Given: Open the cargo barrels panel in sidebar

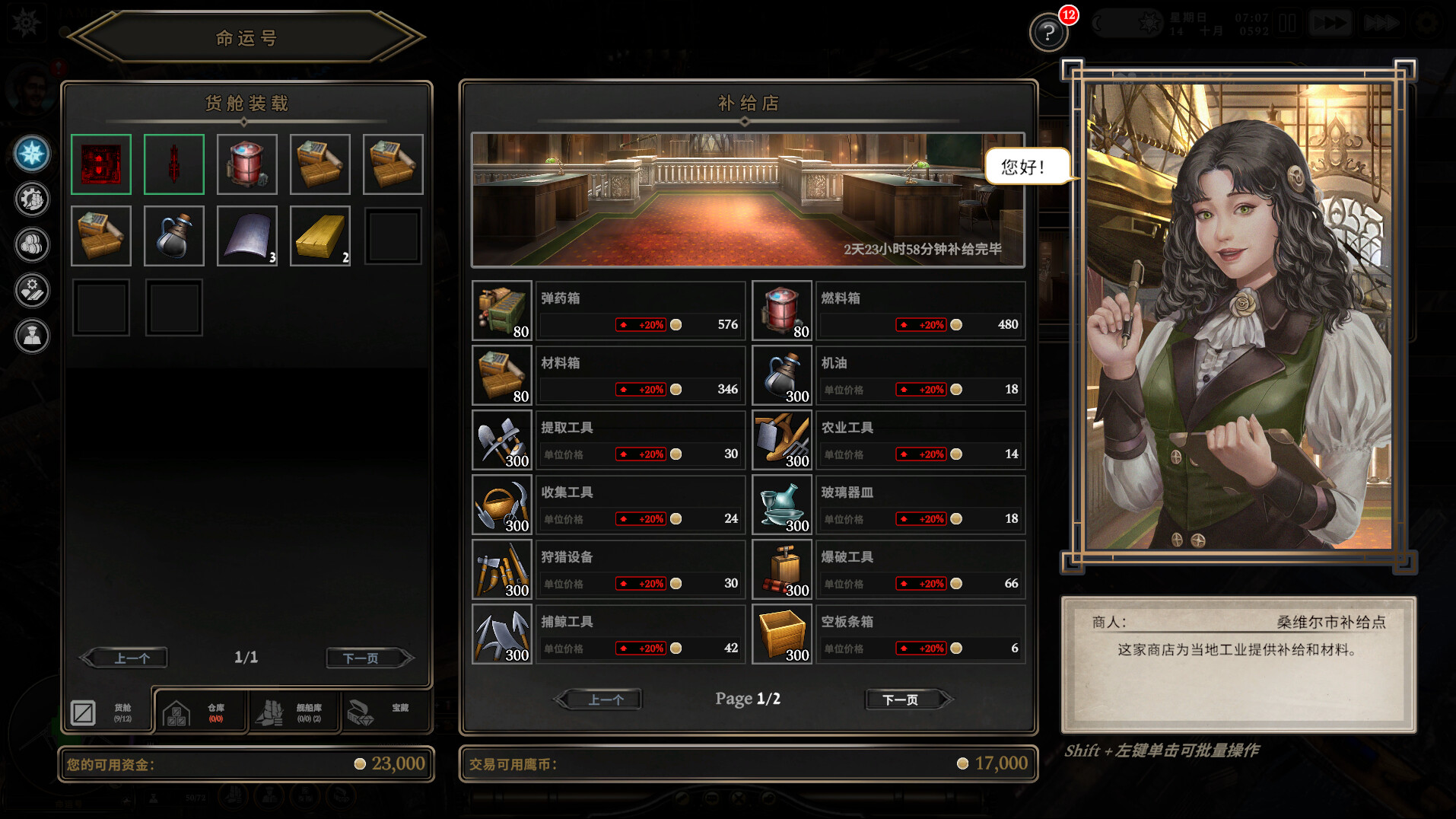Looking at the screenshot, I should 30,246.
